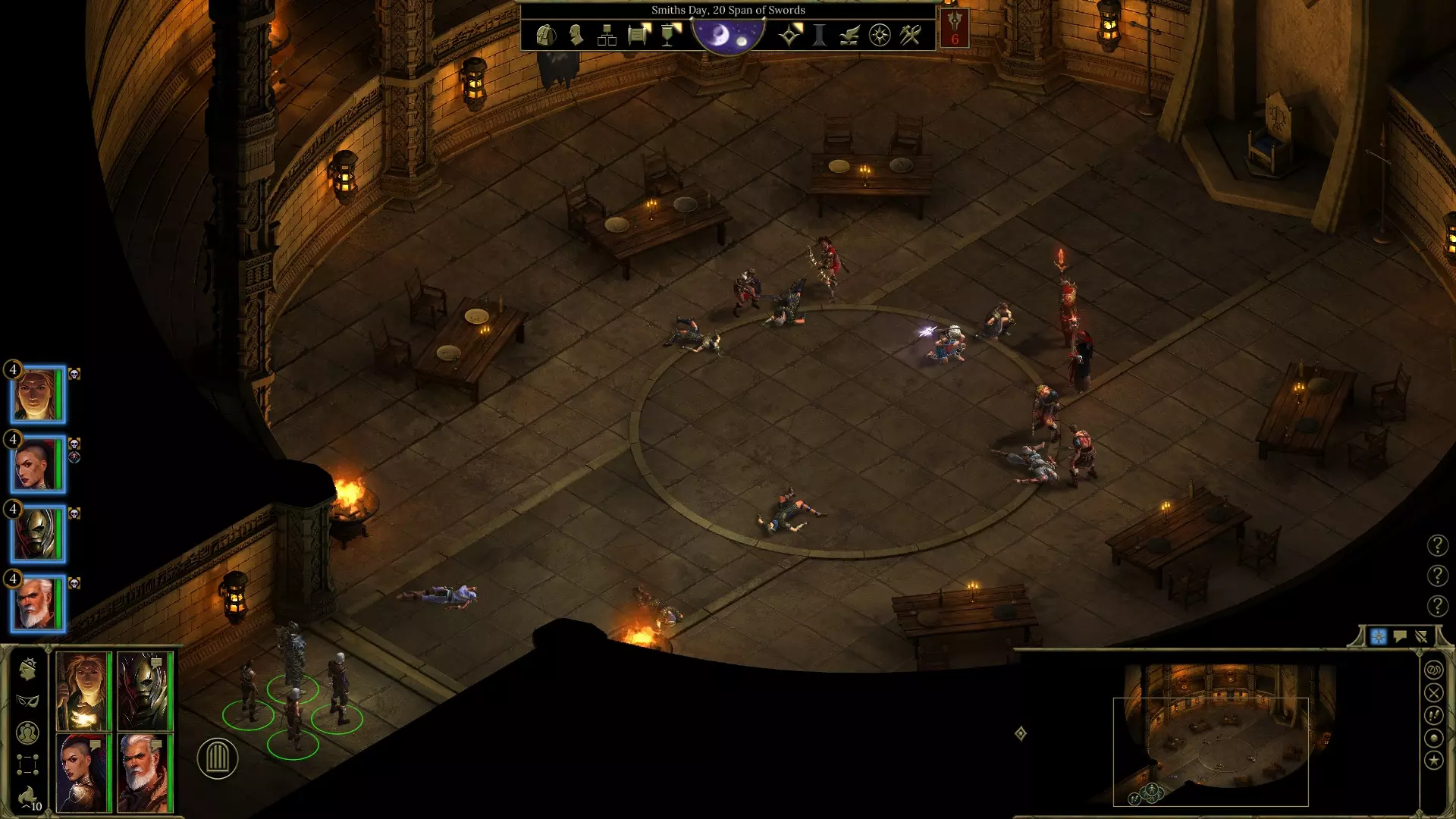Open the character sheet head icon
The width and height of the screenshot is (1456, 819).
click(576, 35)
